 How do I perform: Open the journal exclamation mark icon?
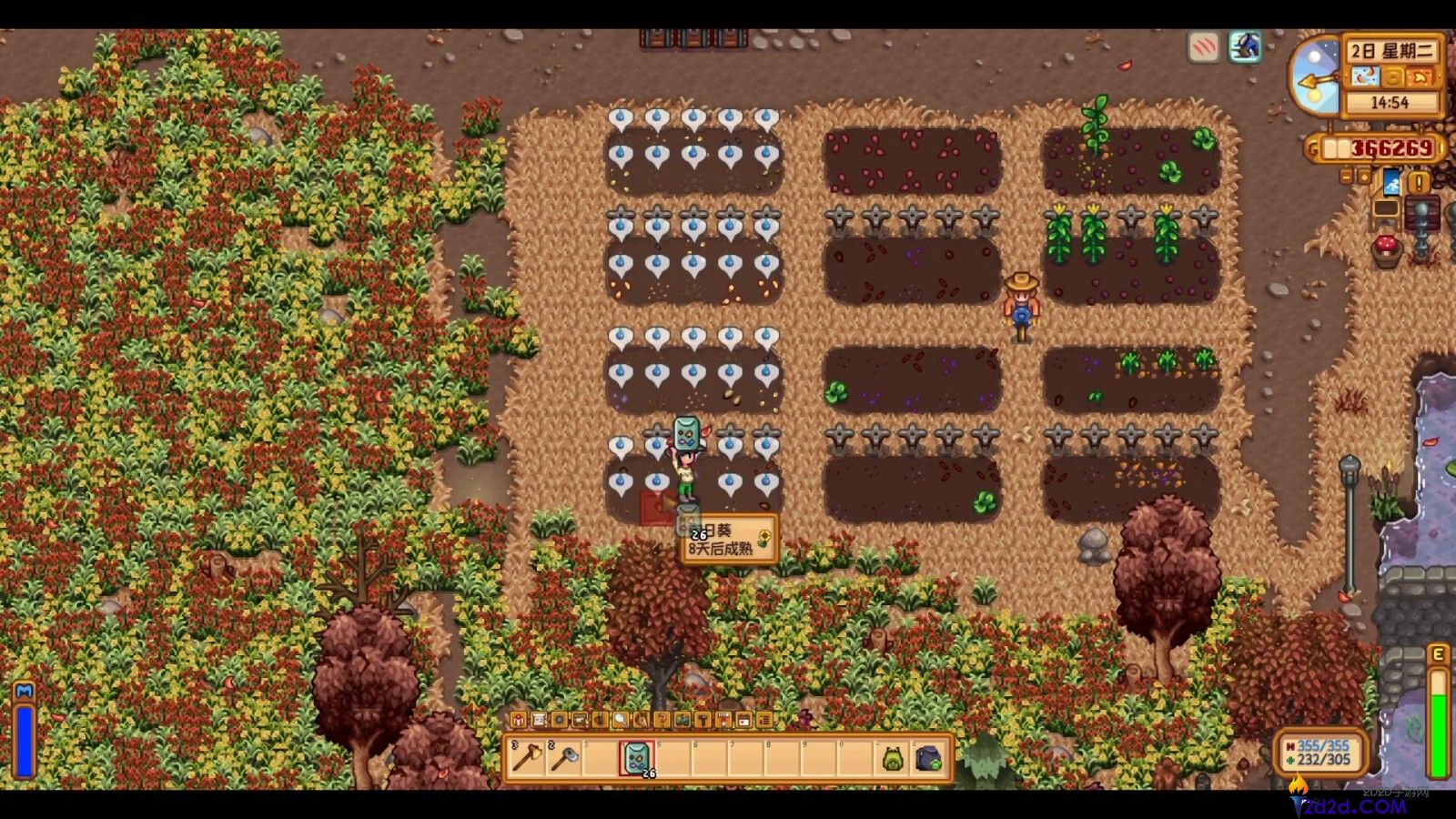coord(1419,182)
